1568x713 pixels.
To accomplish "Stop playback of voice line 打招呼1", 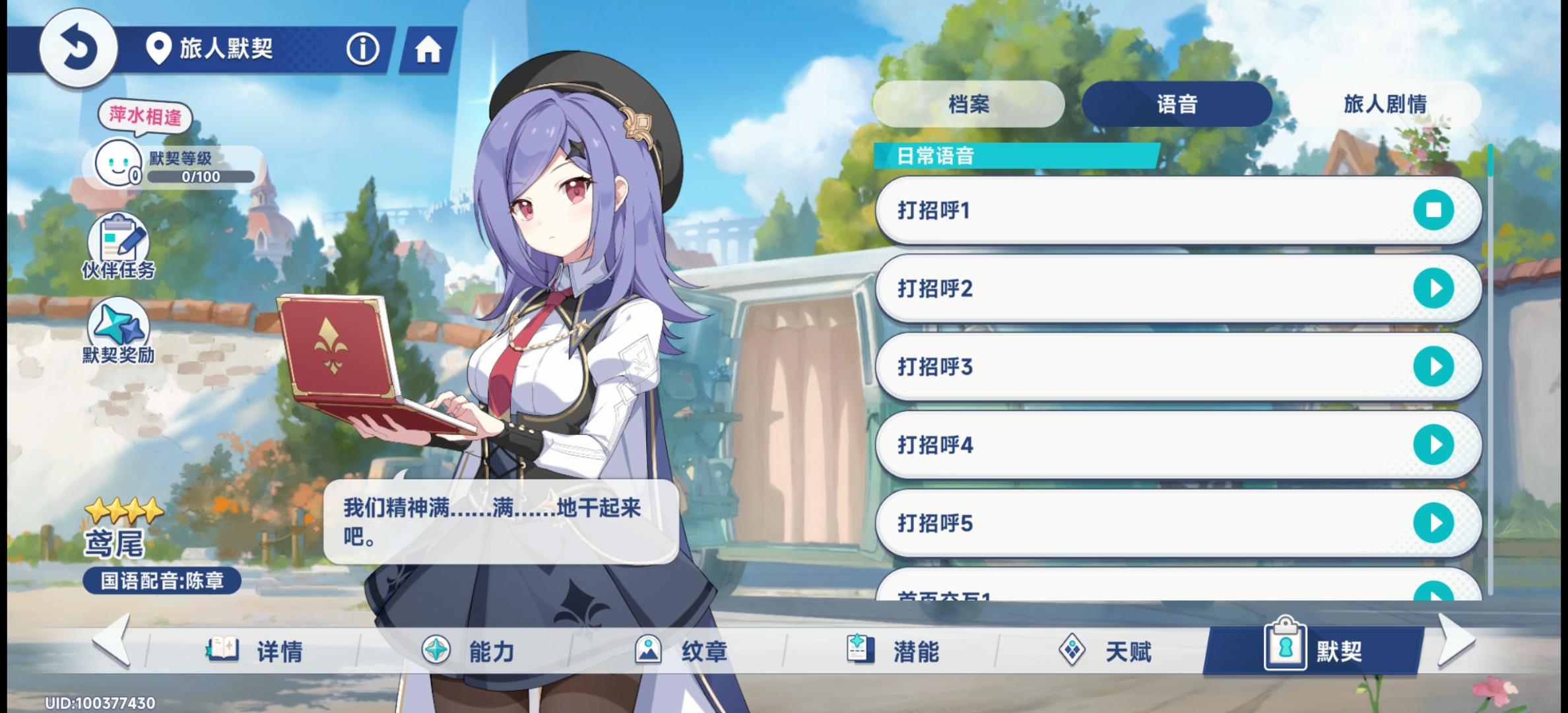I will pyautogui.click(x=1433, y=210).
